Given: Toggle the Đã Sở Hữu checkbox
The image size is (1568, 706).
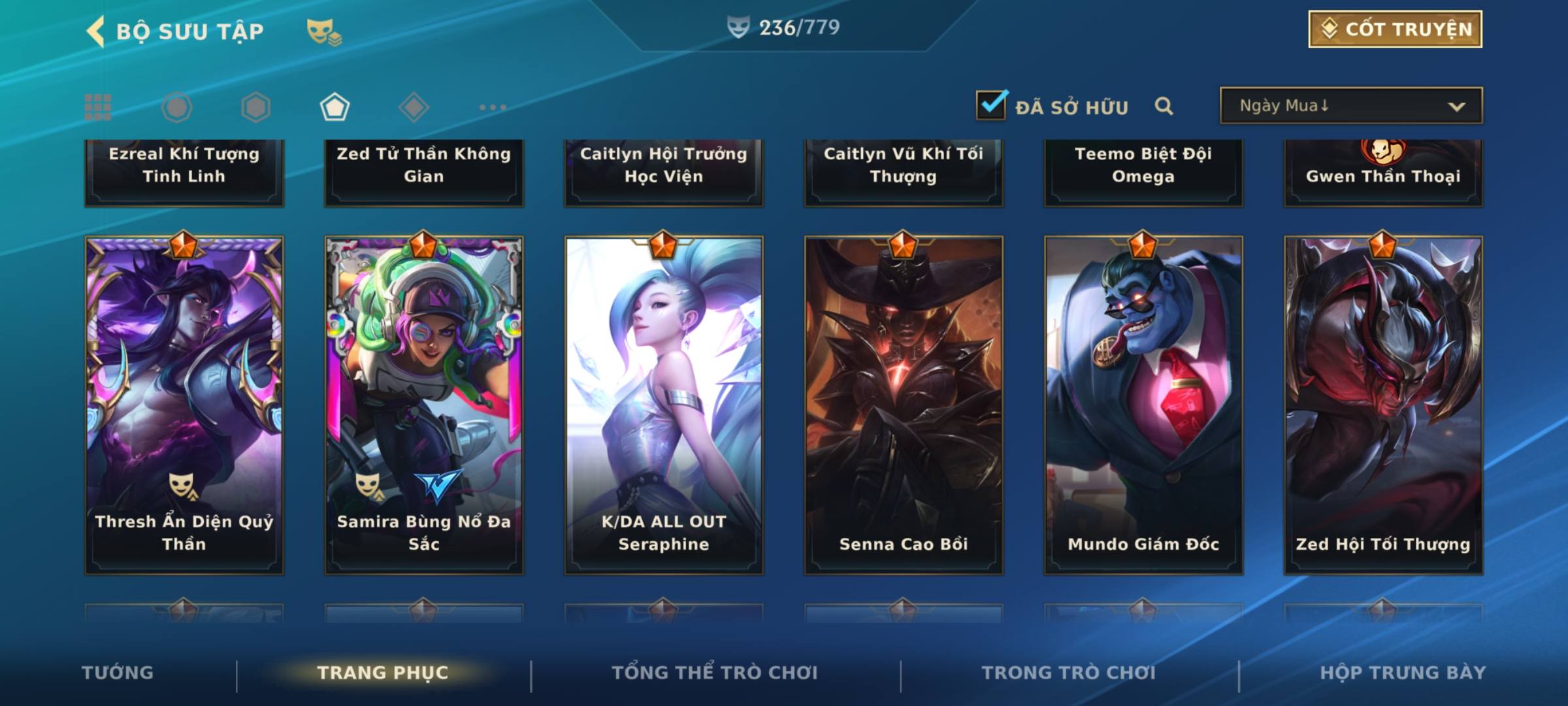Looking at the screenshot, I should coord(991,105).
